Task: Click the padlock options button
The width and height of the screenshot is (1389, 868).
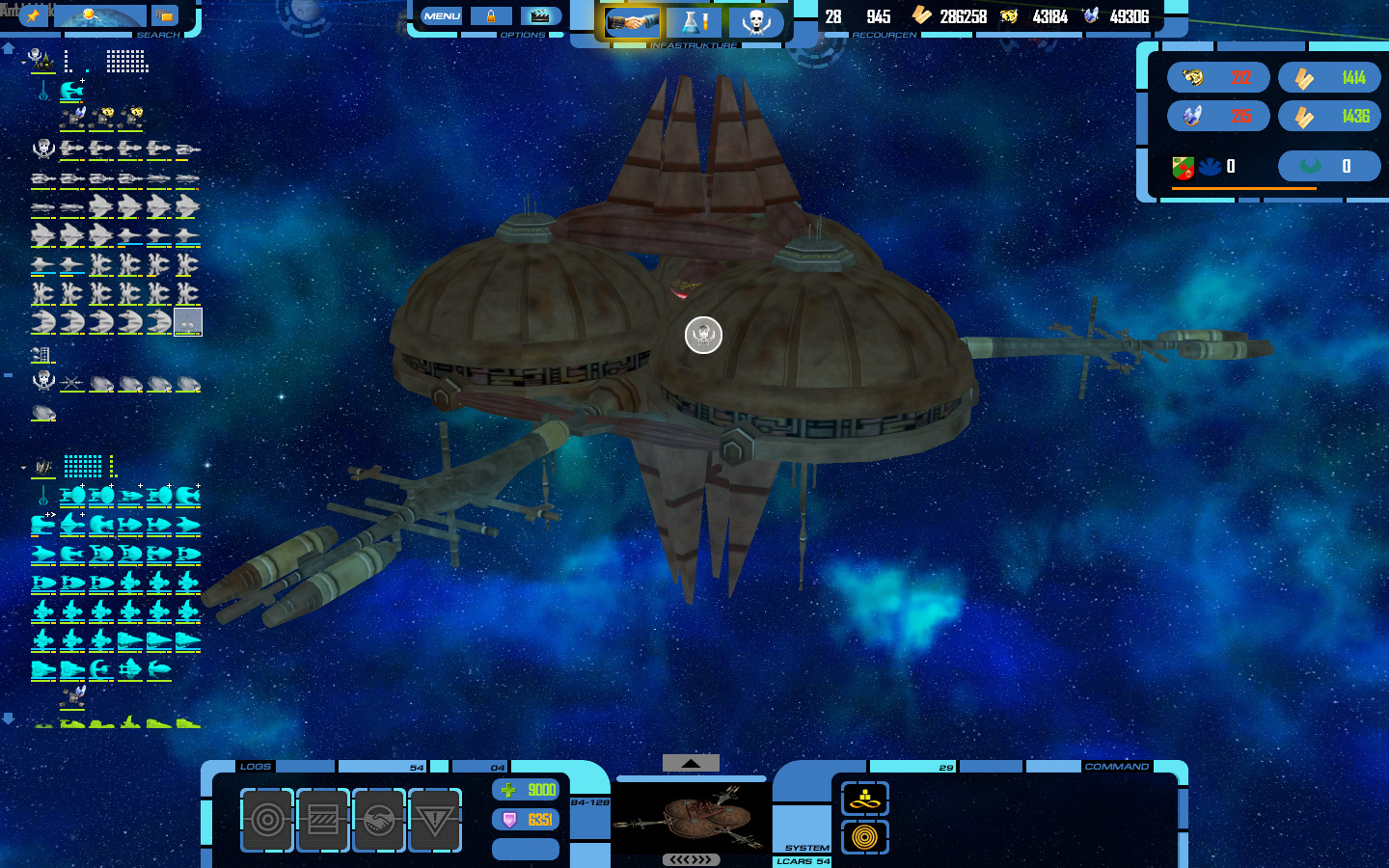Action: tap(491, 16)
